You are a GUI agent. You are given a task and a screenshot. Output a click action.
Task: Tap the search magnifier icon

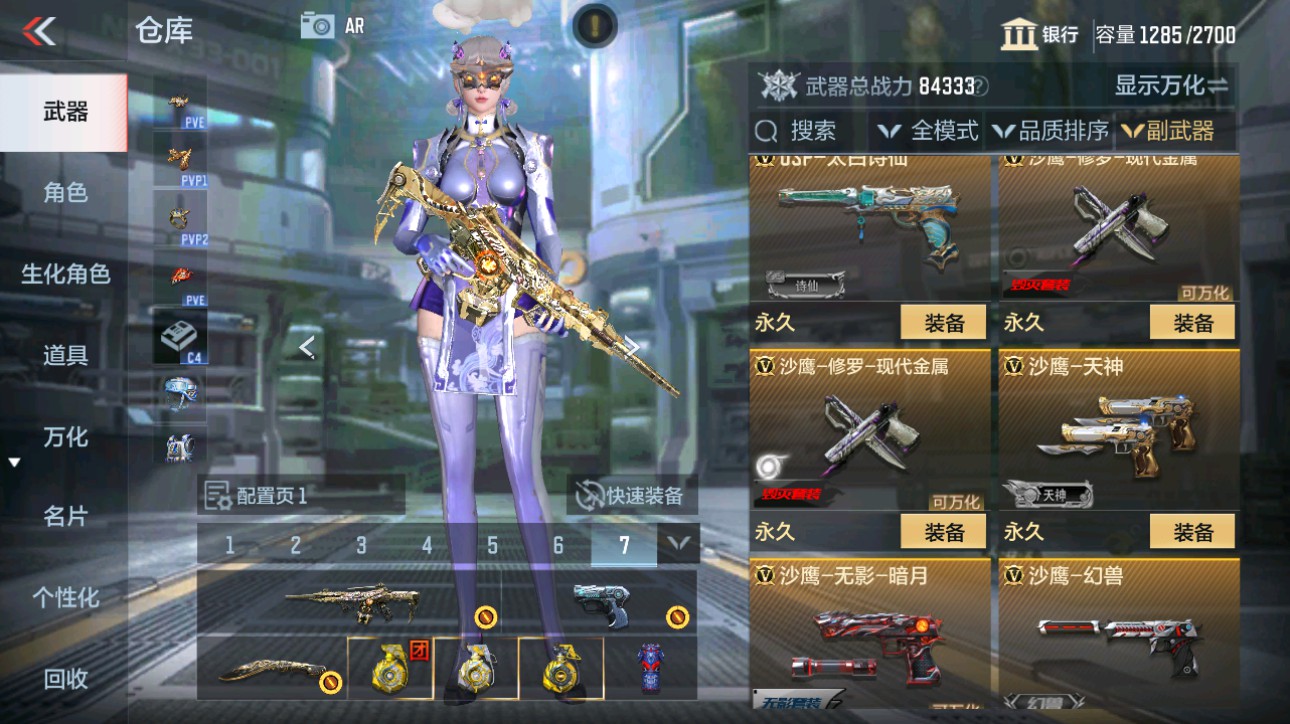pyautogui.click(x=765, y=130)
